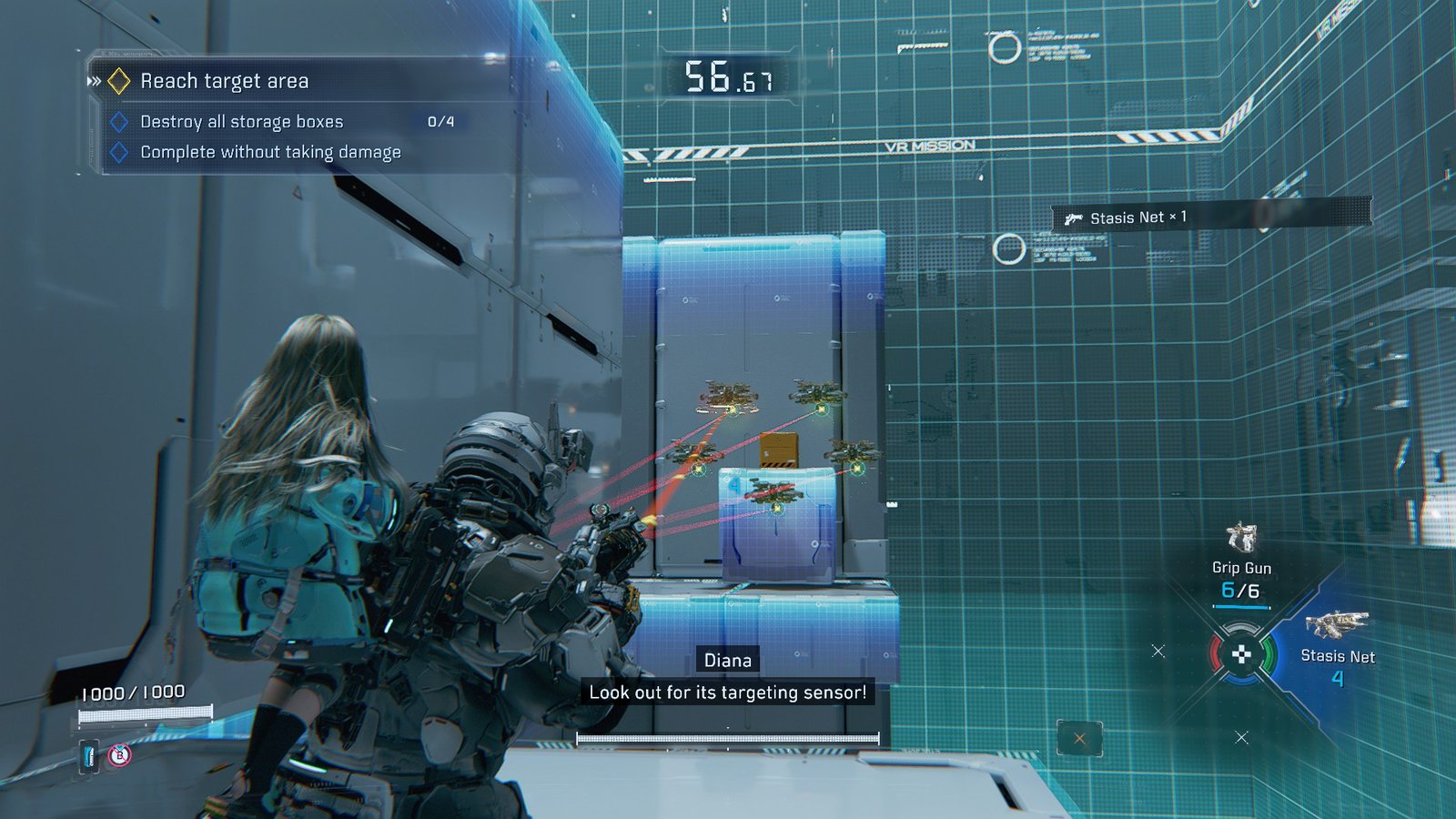
Task: Click the weapon wheel center dial
Action: tap(1240, 653)
